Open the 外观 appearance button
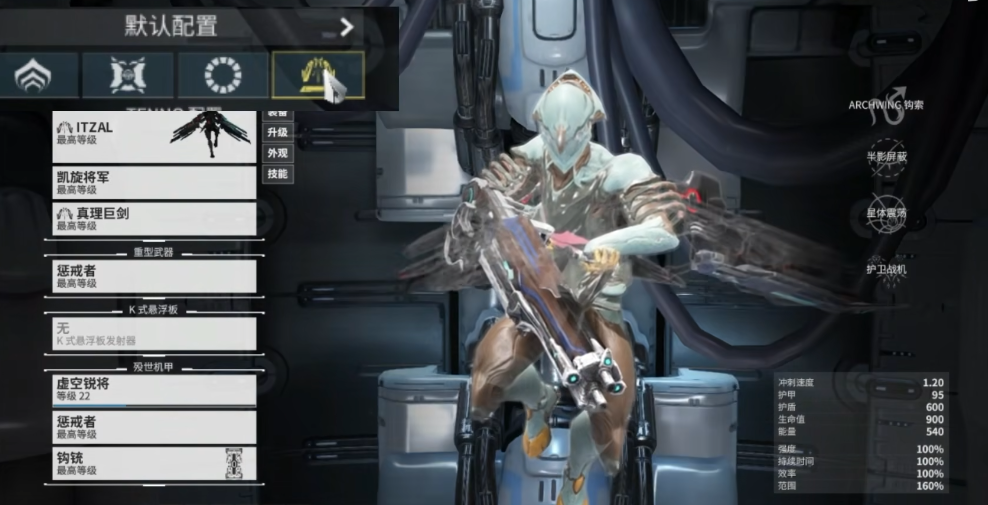Screen dimensions: 988x505 [x=277, y=153]
